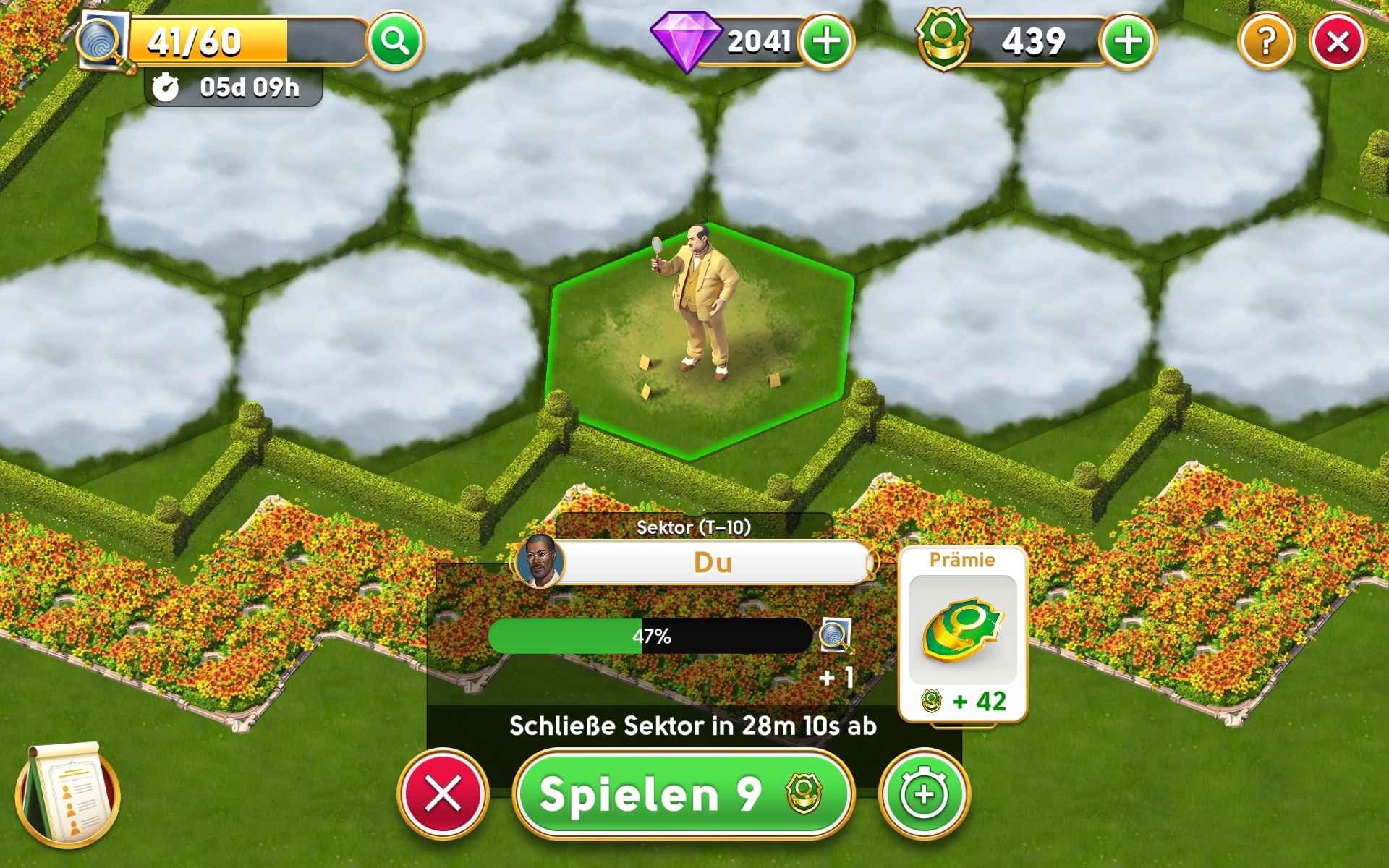1389x868 pixels.
Task: Open the green magnifying glass search button
Action: [395, 41]
